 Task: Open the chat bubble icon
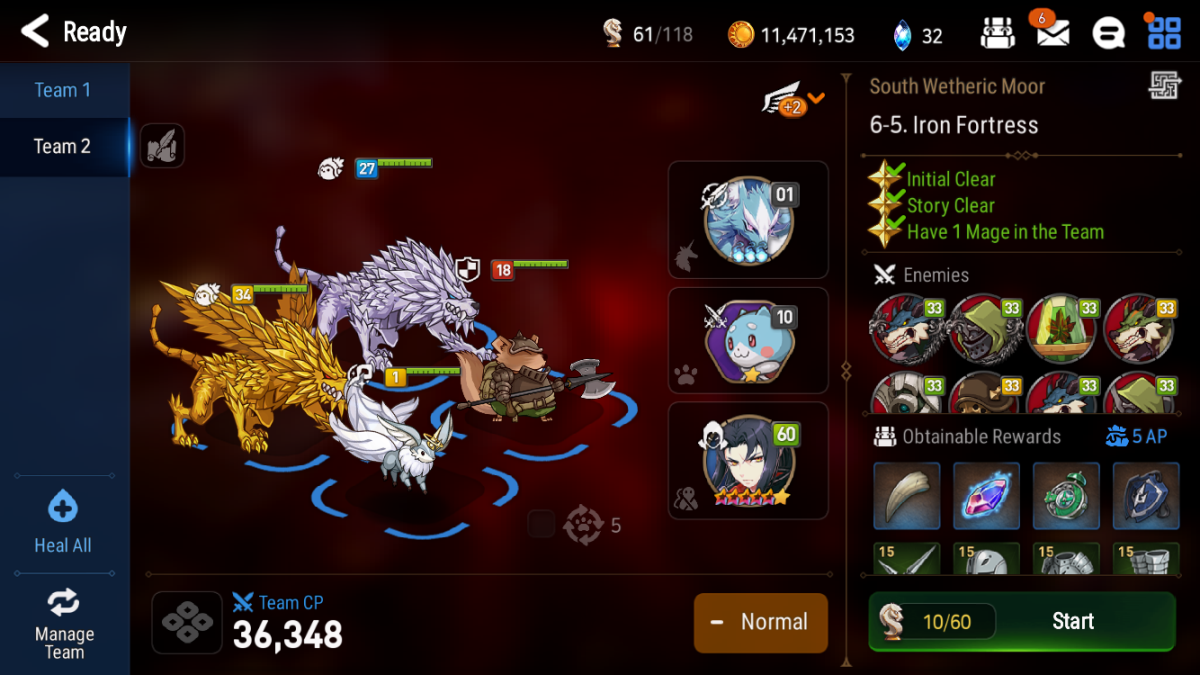[x=1108, y=33]
